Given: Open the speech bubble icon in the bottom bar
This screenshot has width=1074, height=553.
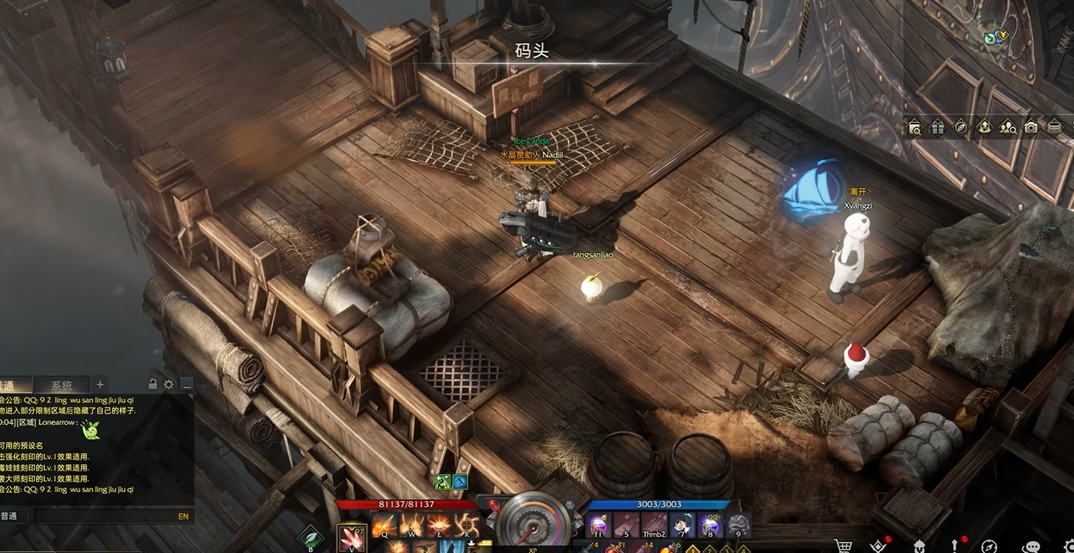Looking at the screenshot, I should [x=1032, y=546].
